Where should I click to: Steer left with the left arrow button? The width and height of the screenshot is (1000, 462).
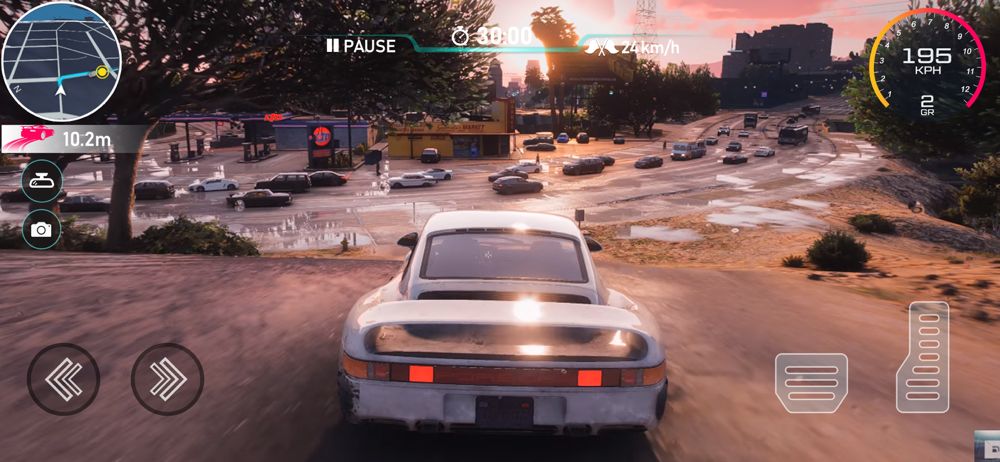coord(64,379)
